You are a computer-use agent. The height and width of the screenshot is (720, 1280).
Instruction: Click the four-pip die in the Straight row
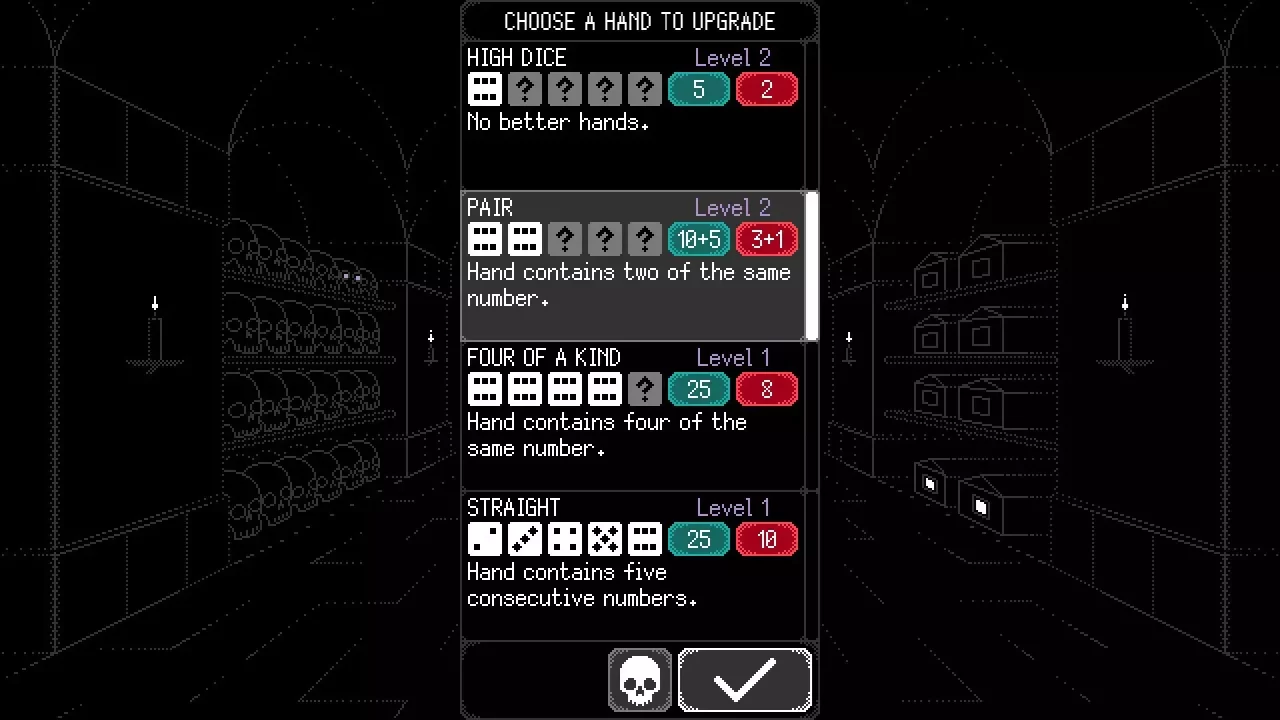coord(564,539)
